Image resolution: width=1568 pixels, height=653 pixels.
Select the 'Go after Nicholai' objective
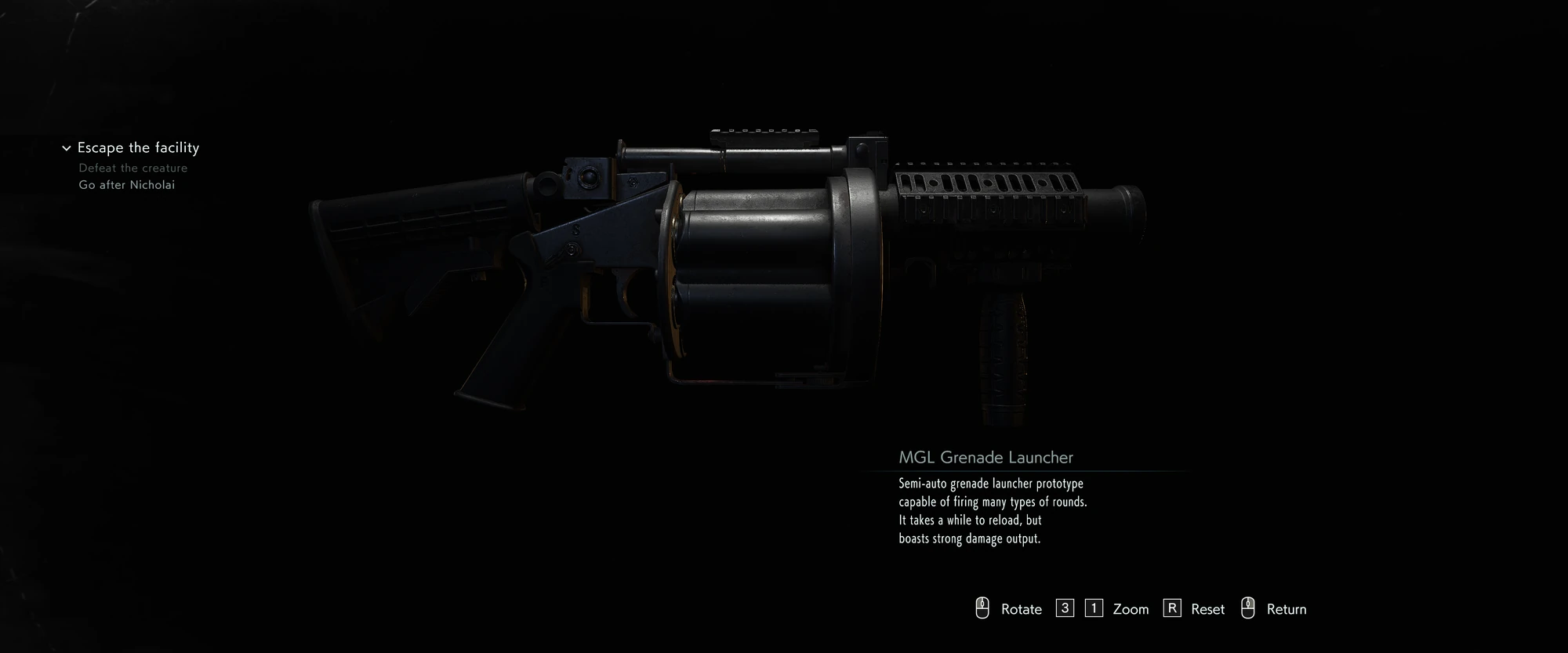127,185
